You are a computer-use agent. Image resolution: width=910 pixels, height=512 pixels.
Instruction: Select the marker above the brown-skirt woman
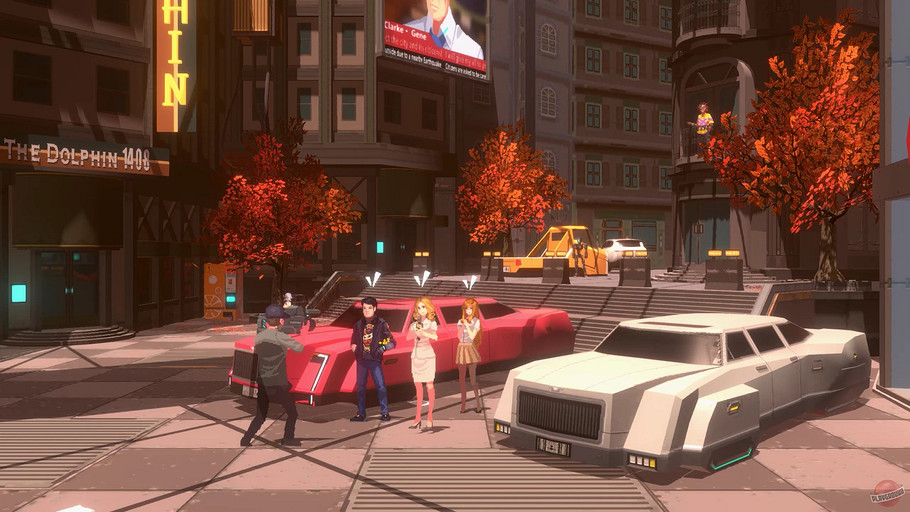[468, 283]
